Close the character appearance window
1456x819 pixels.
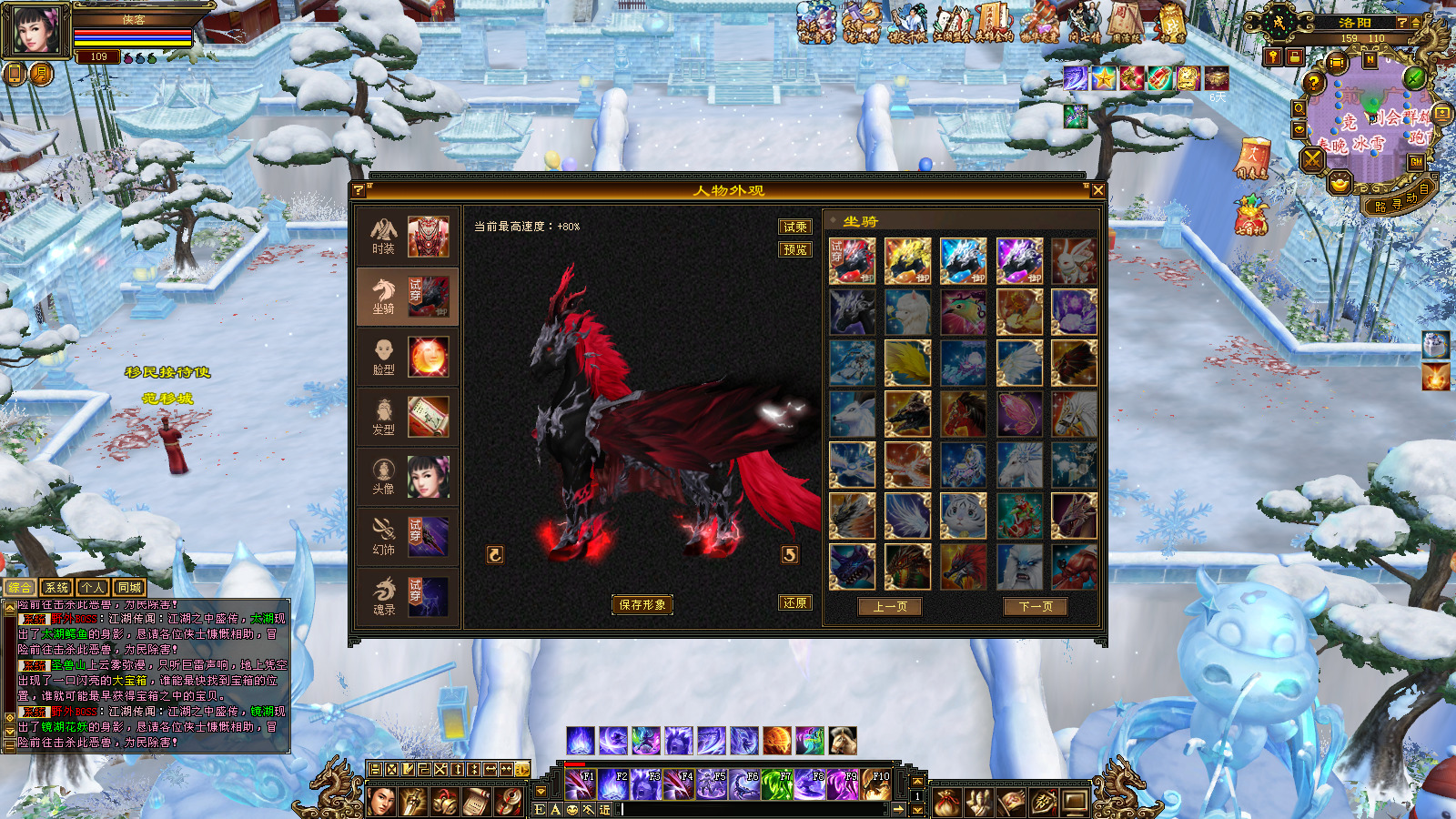click(x=1097, y=190)
